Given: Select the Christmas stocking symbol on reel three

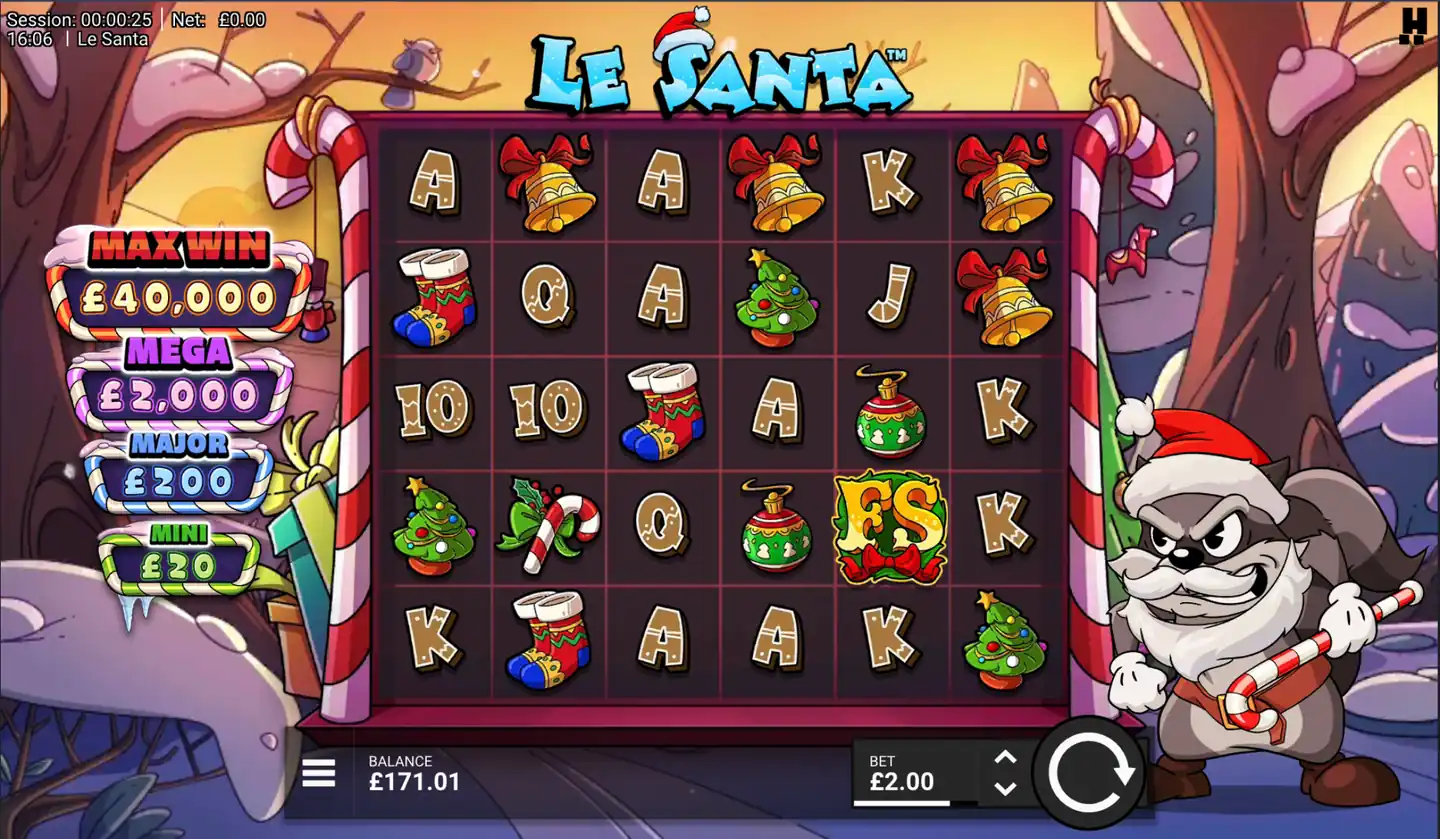Looking at the screenshot, I should click(x=664, y=410).
